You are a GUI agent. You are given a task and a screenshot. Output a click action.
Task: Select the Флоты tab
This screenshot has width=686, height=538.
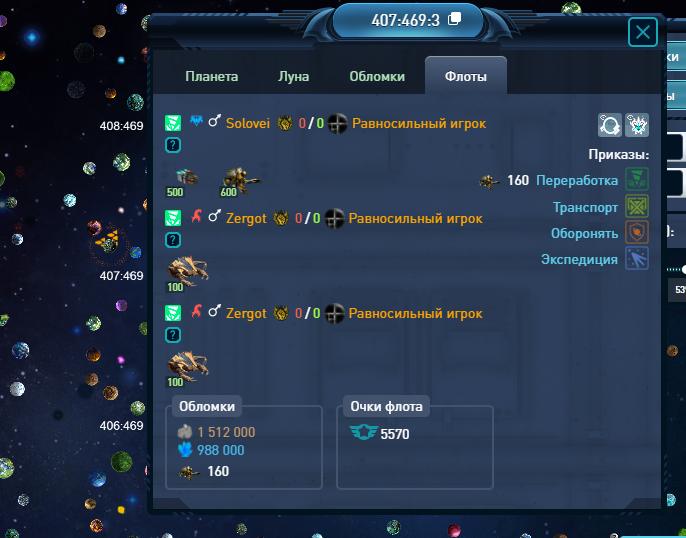(x=465, y=76)
